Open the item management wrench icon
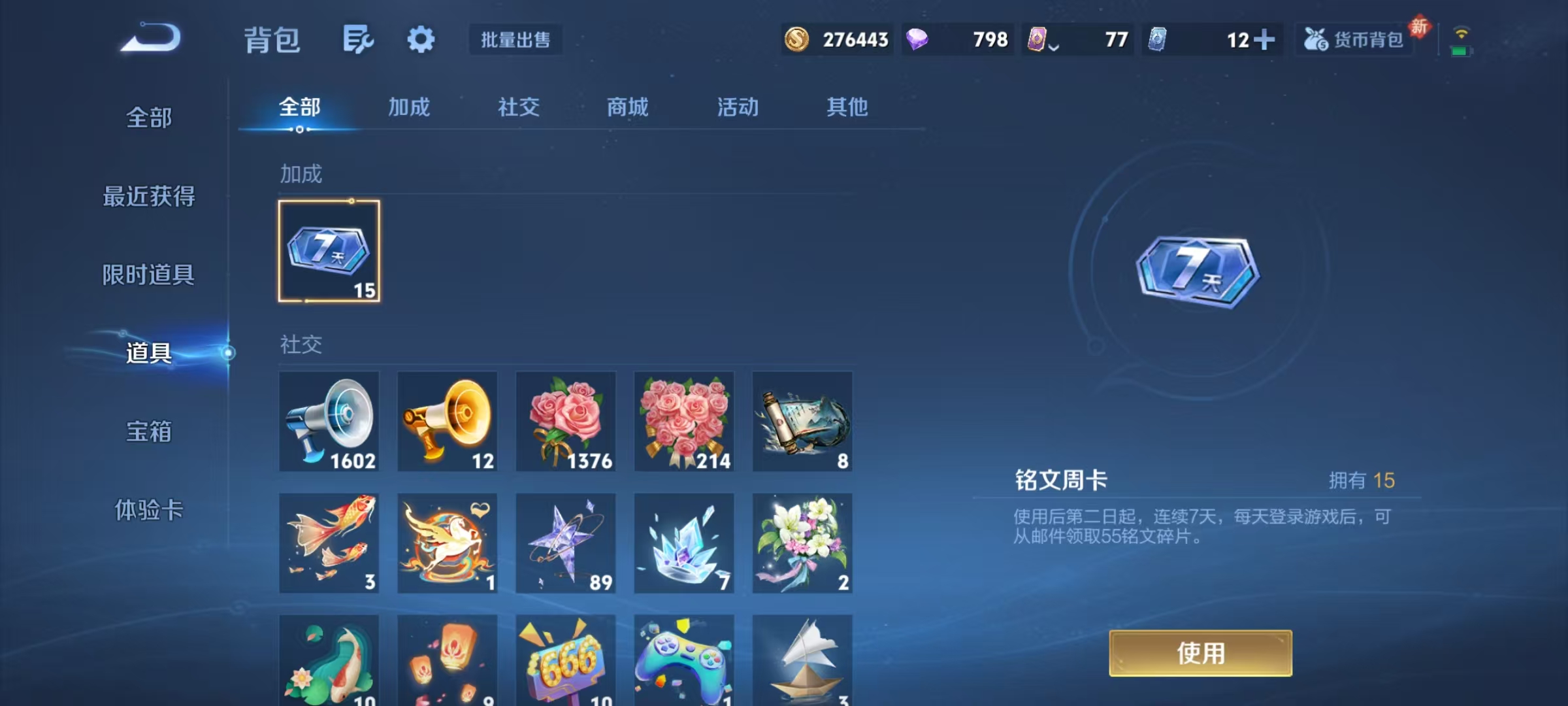1568x706 pixels. pyautogui.click(x=358, y=39)
